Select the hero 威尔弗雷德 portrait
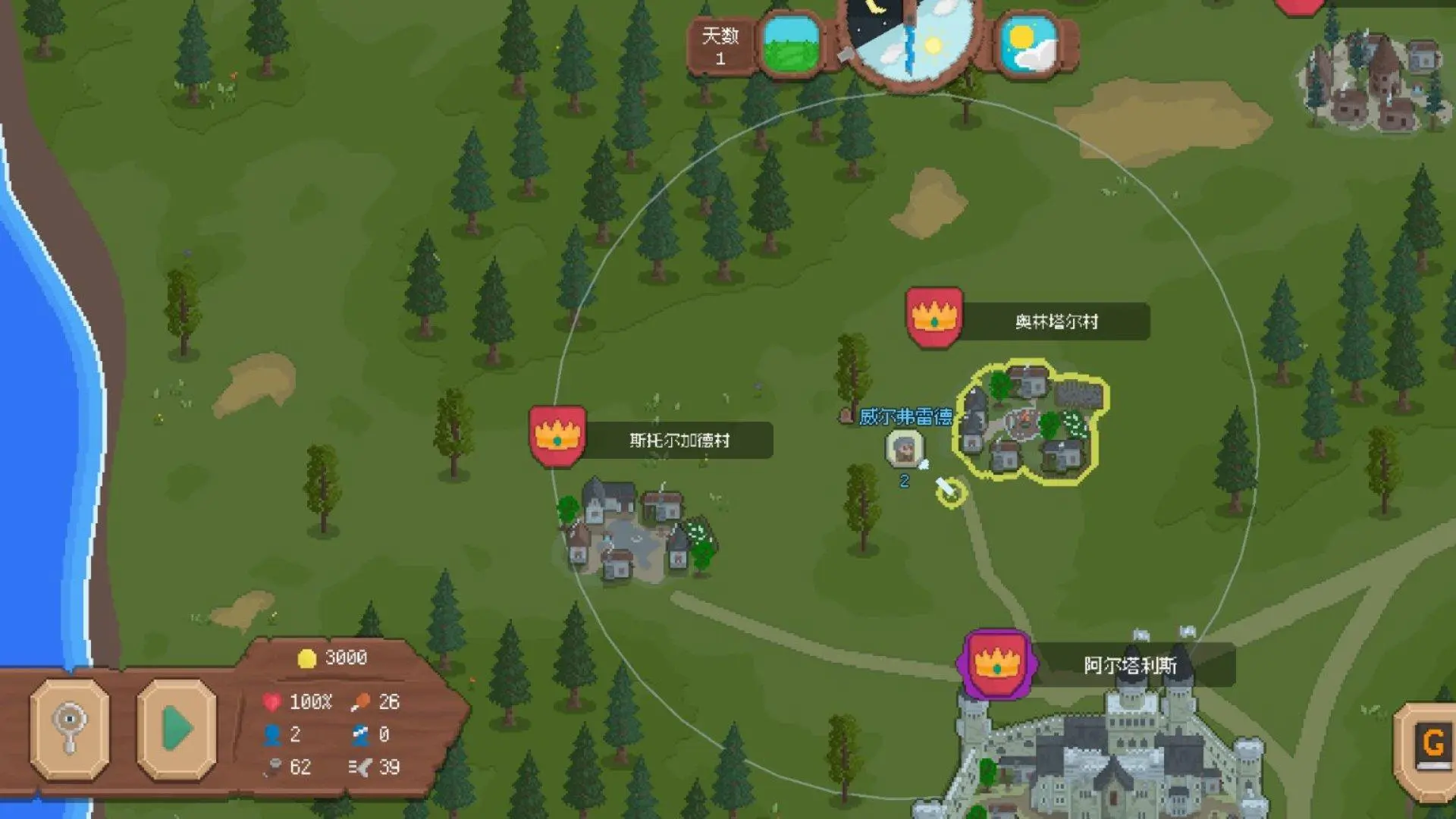This screenshot has width=1456, height=819. tap(905, 447)
